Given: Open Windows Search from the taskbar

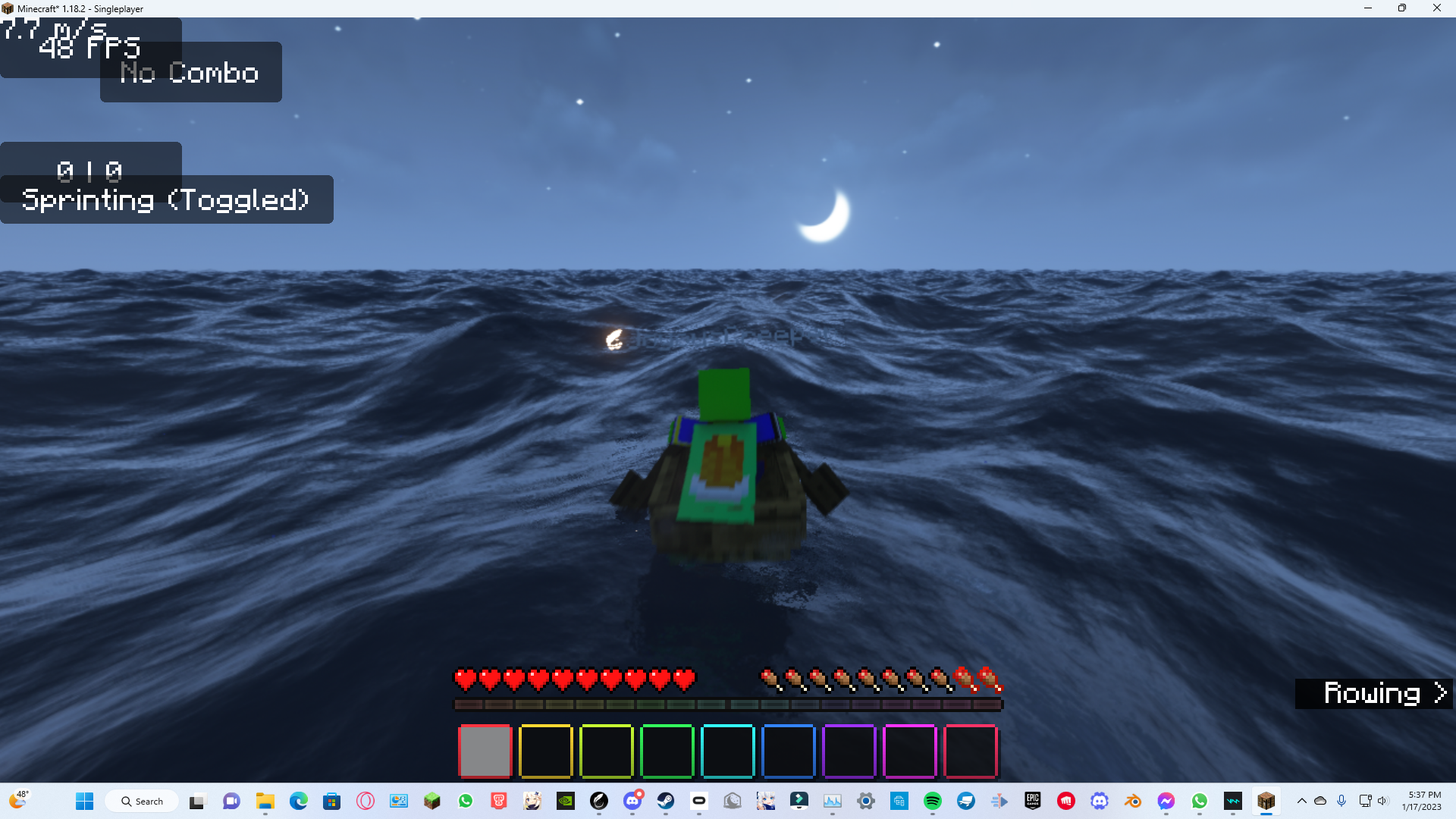Looking at the screenshot, I should click(x=142, y=801).
